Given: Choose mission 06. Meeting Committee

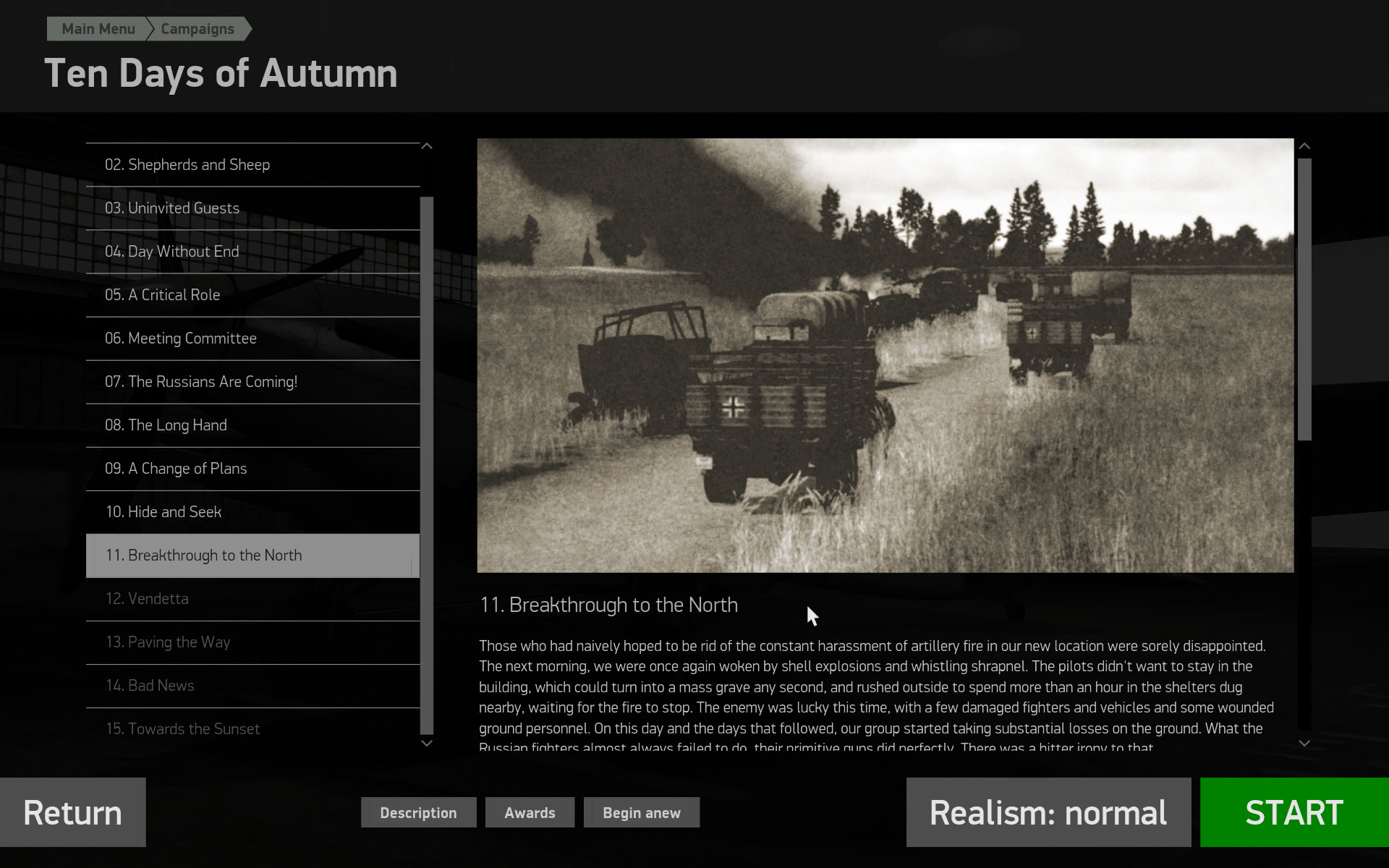Looking at the screenshot, I should tap(180, 338).
